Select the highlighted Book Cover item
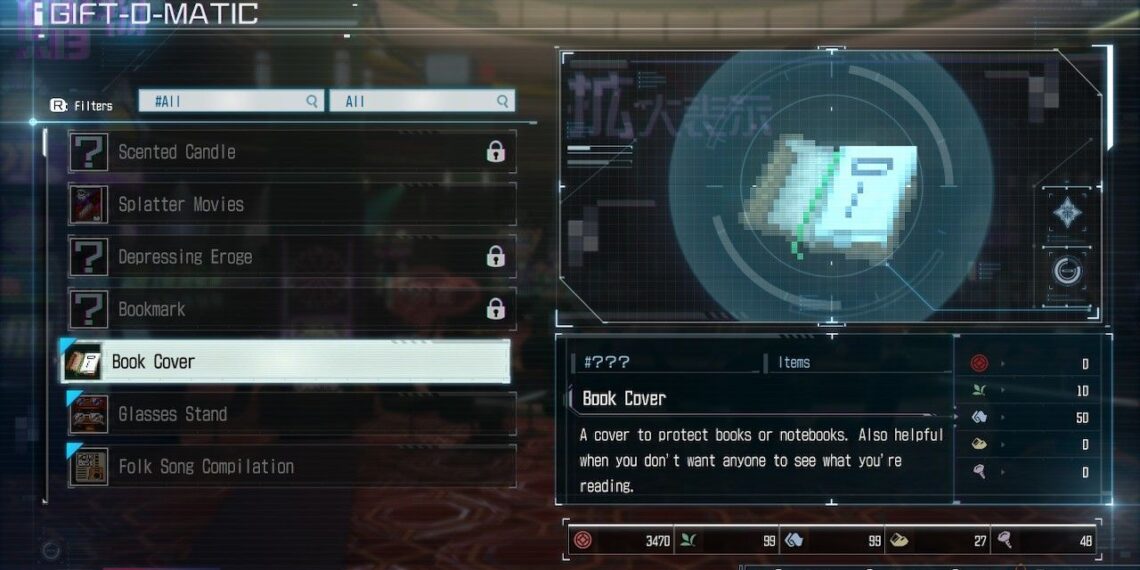 [287, 362]
